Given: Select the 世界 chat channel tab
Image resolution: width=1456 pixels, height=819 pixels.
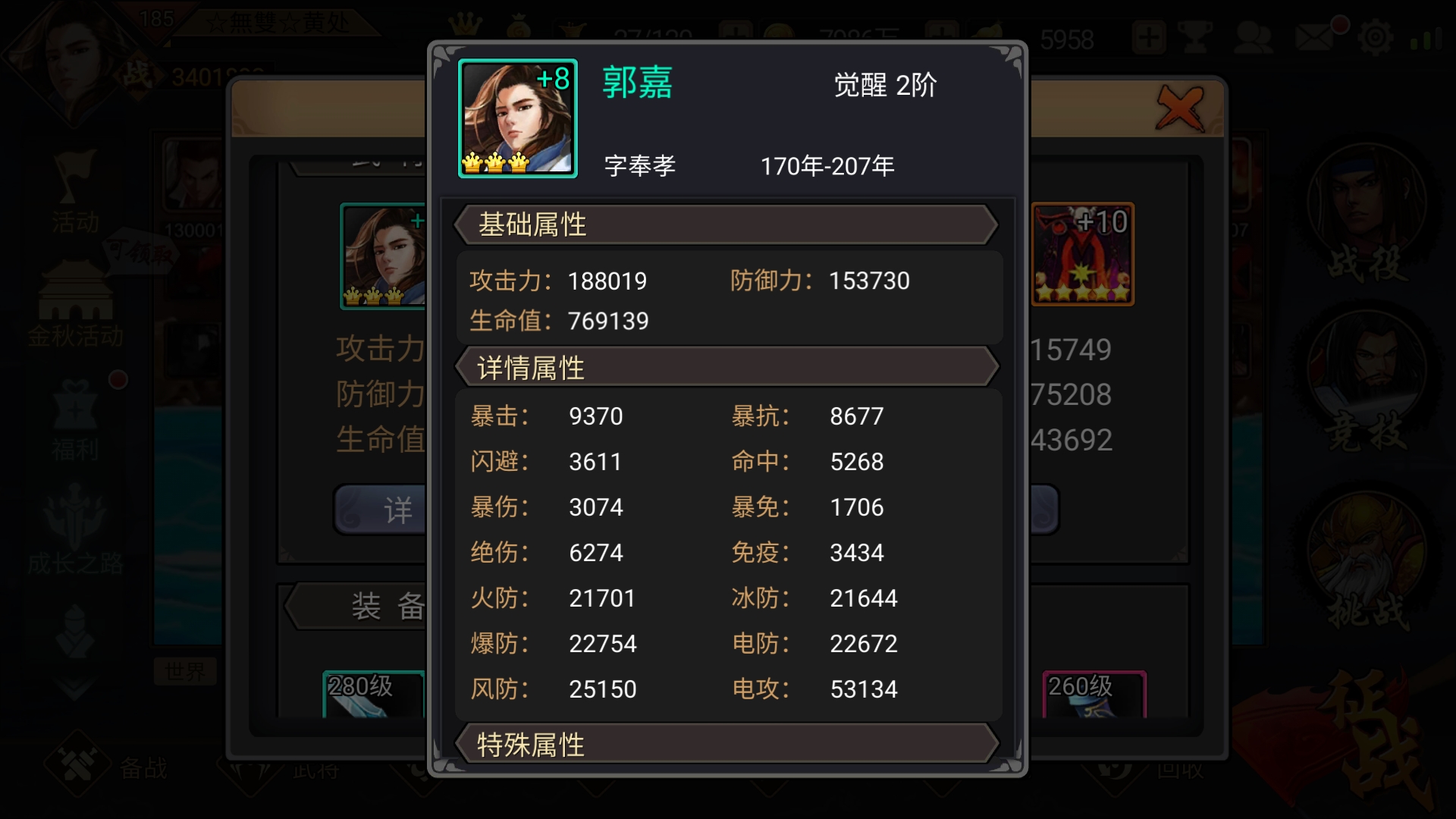Looking at the screenshot, I should click(x=184, y=671).
